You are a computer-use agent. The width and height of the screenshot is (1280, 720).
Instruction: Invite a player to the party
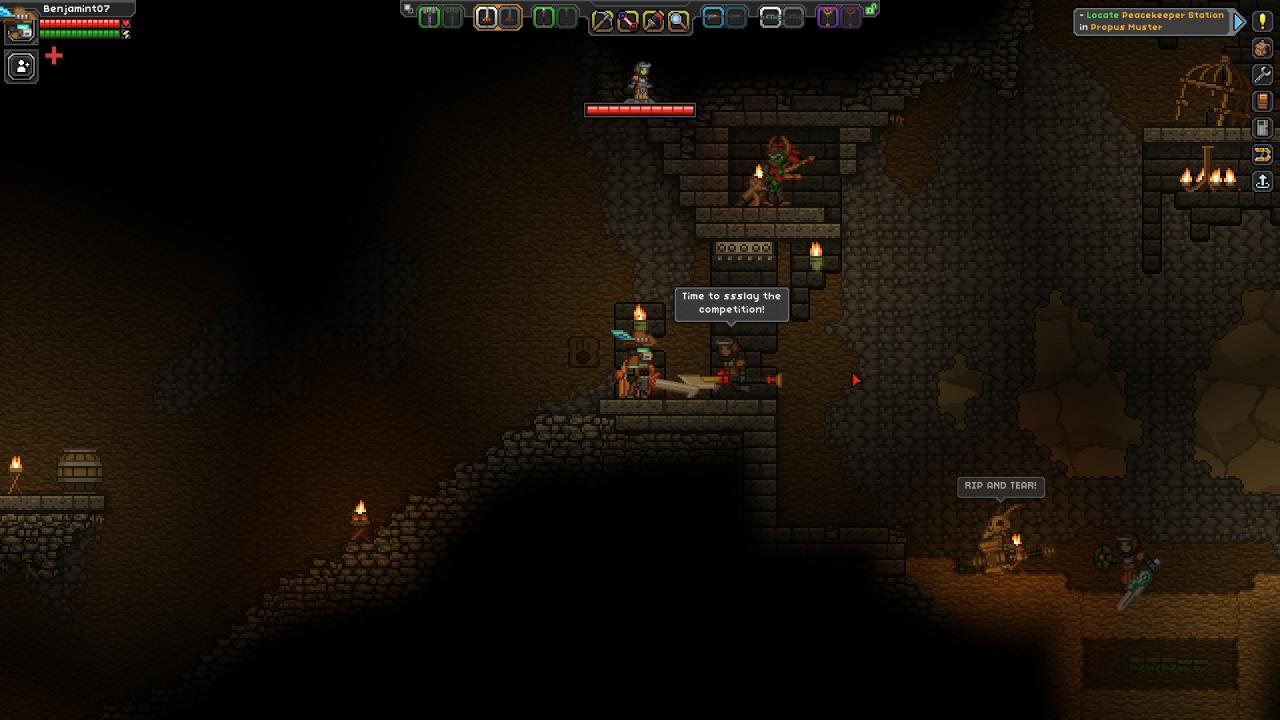(21, 66)
